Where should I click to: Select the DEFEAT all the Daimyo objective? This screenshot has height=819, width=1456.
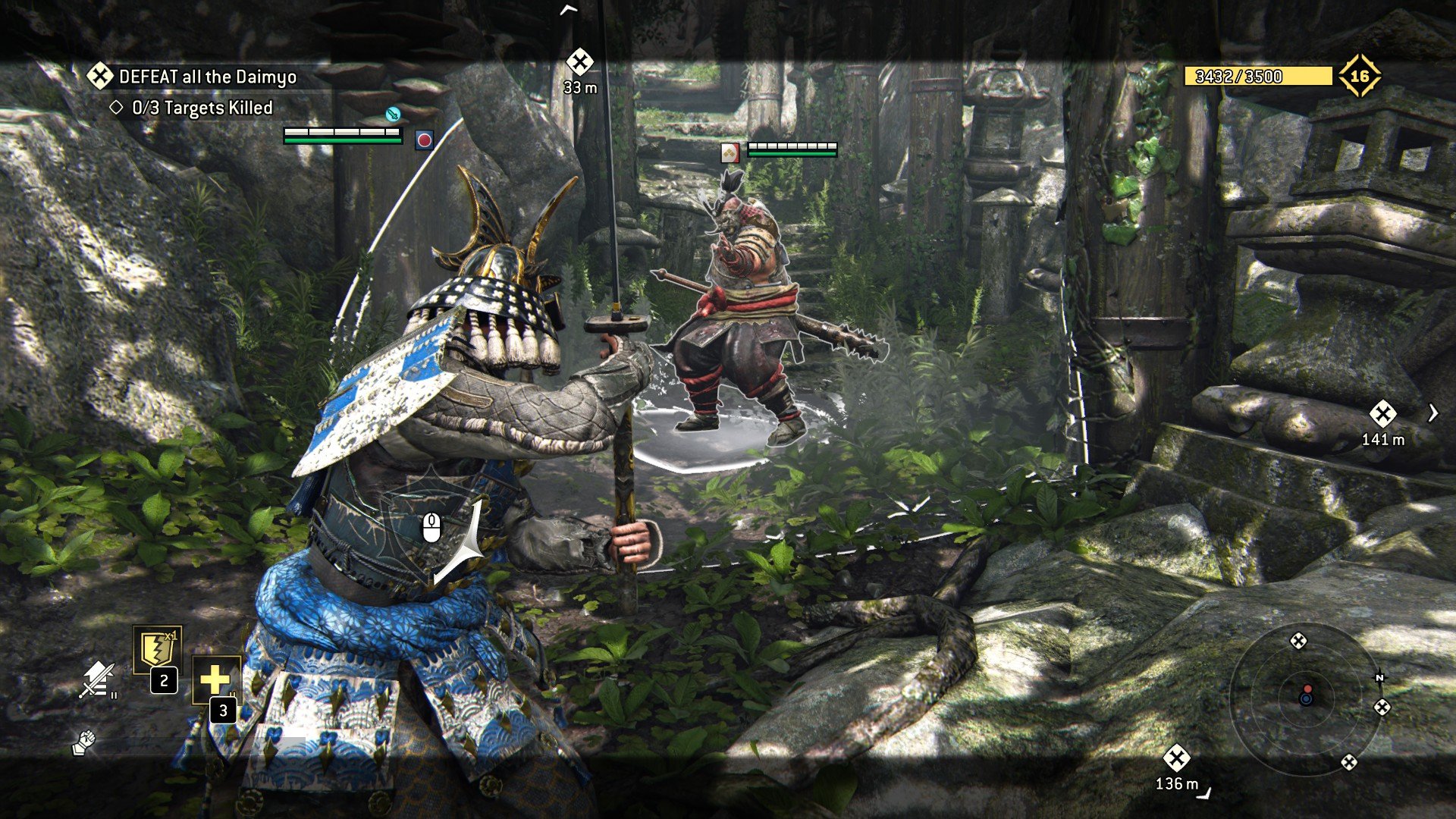(206, 77)
